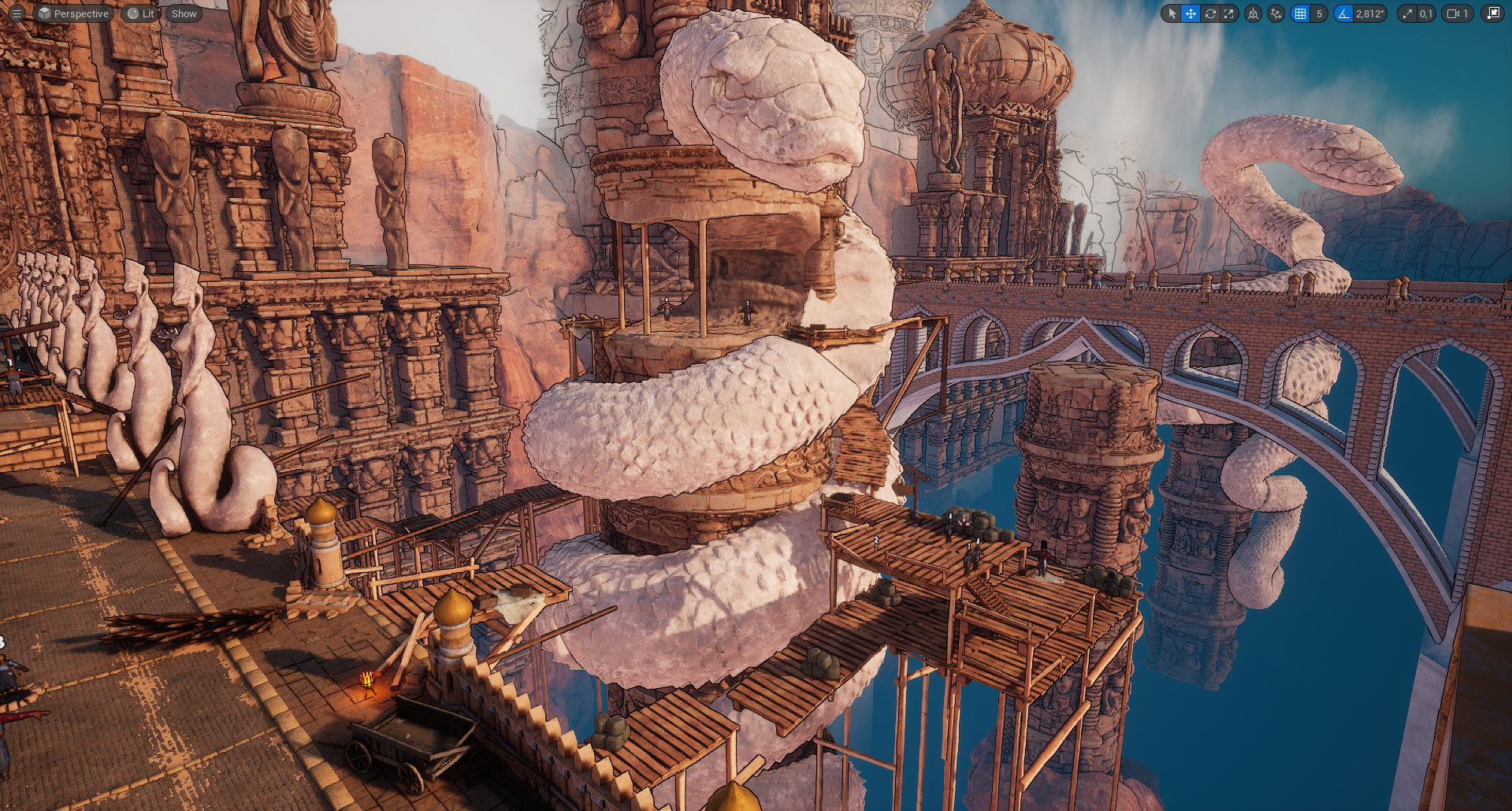Open the Perspective view dropdown
1512x811 pixels.
tap(73, 13)
